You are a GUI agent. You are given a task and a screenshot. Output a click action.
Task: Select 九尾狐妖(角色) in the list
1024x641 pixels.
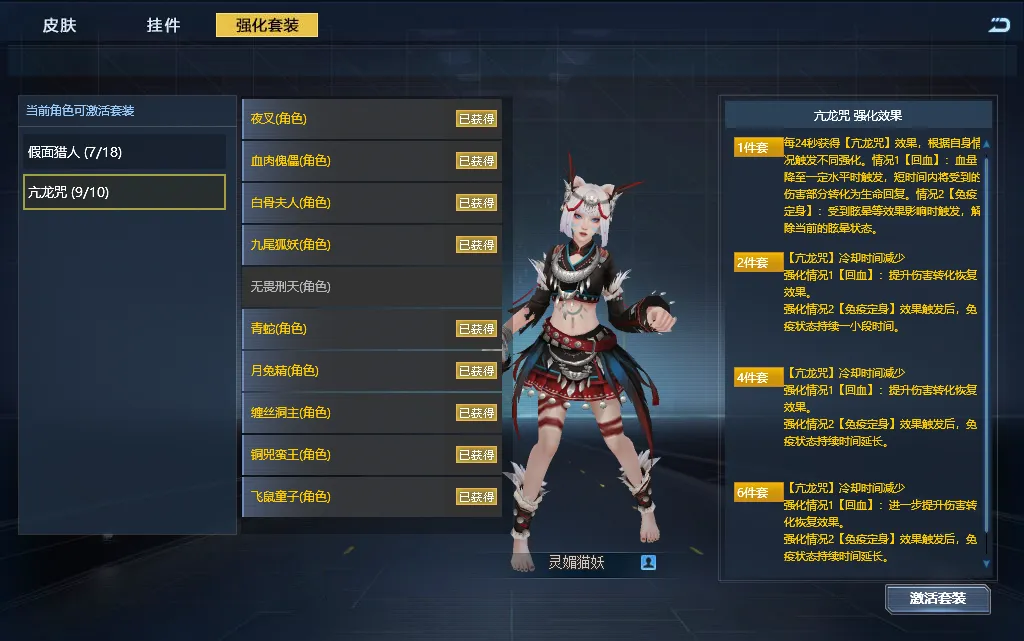(371, 245)
